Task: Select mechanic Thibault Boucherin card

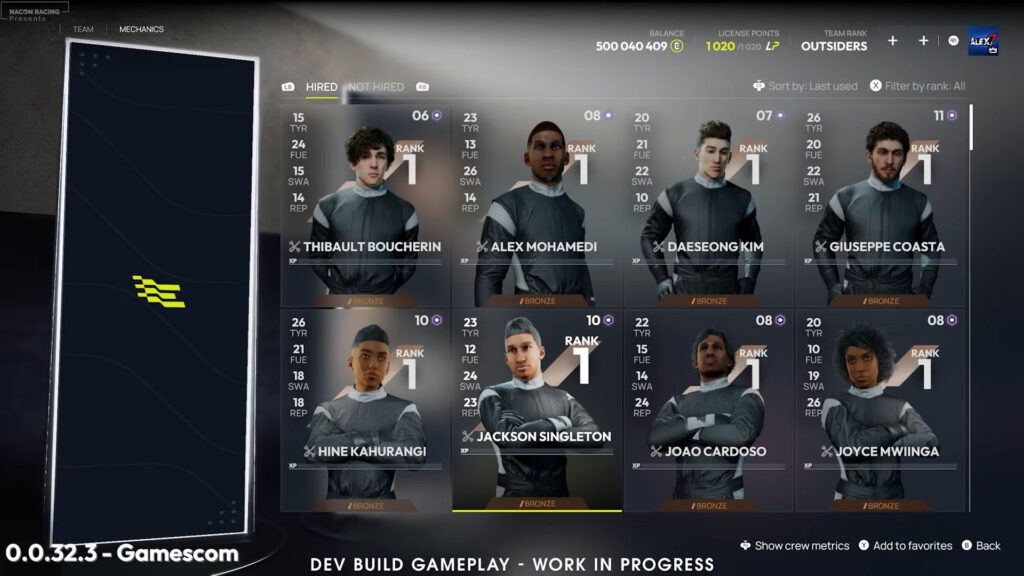Action: tap(365, 206)
